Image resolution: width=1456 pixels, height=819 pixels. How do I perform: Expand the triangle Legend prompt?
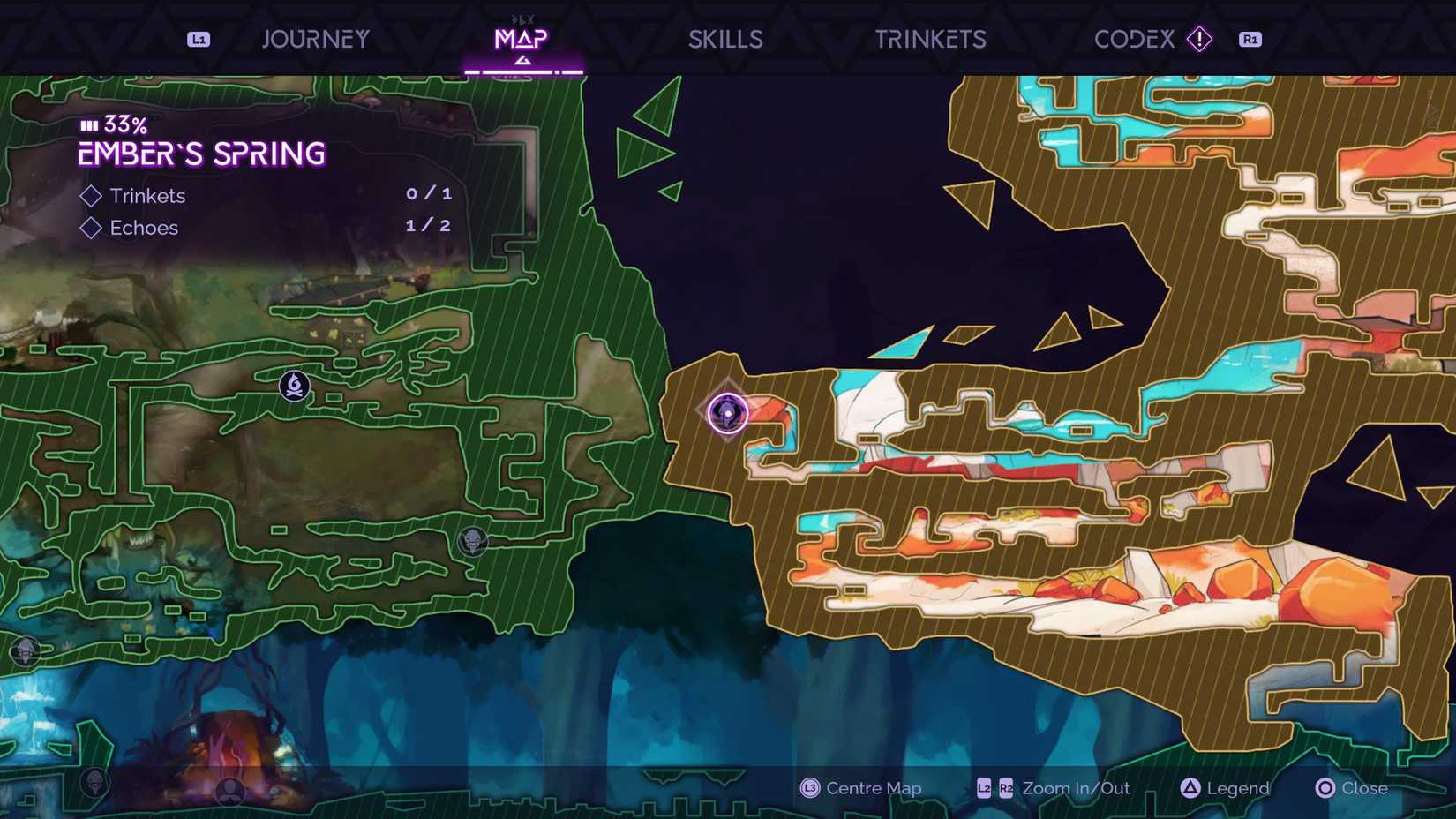pos(1191,788)
